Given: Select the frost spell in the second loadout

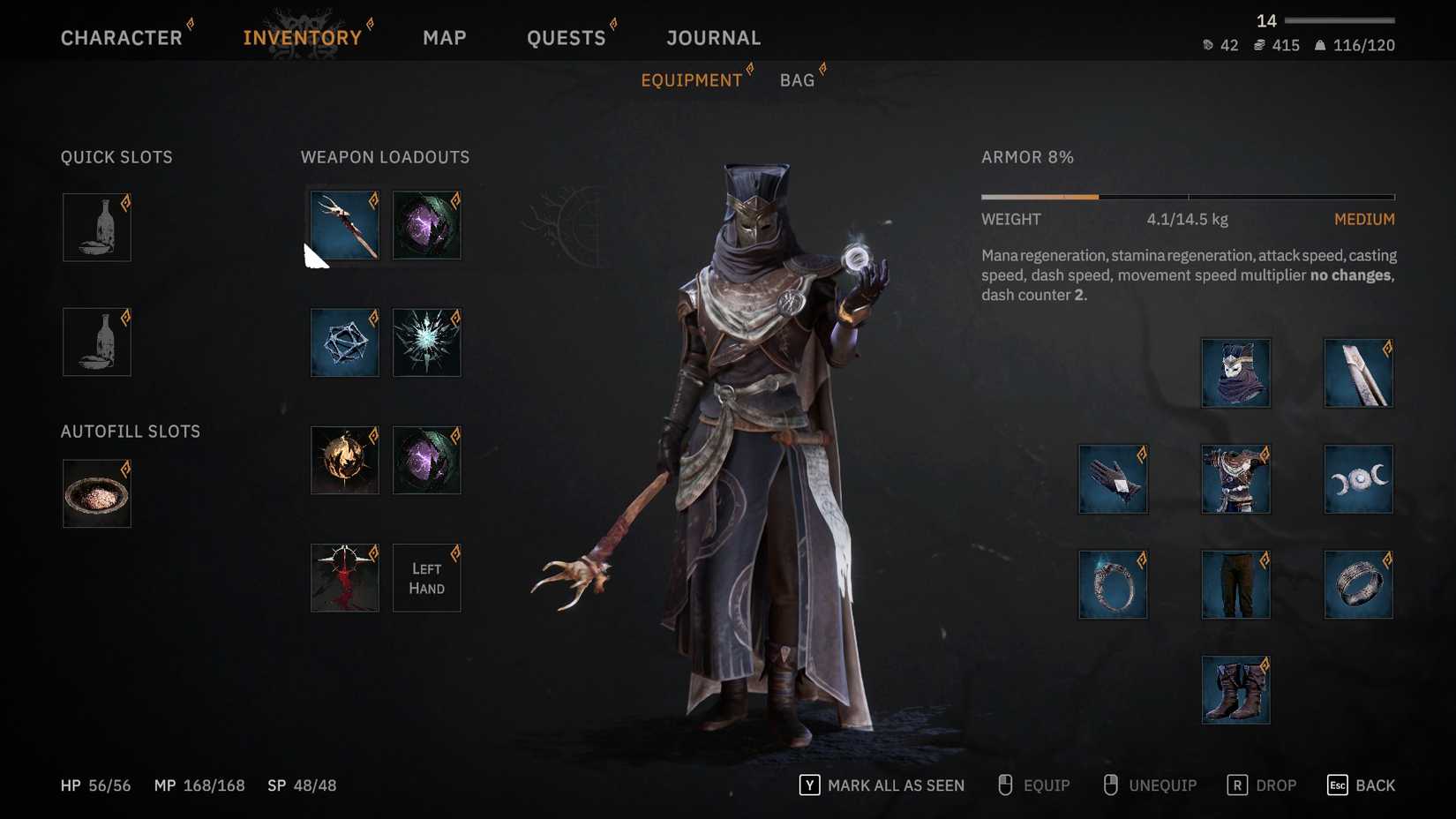Looking at the screenshot, I should pyautogui.click(x=426, y=342).
